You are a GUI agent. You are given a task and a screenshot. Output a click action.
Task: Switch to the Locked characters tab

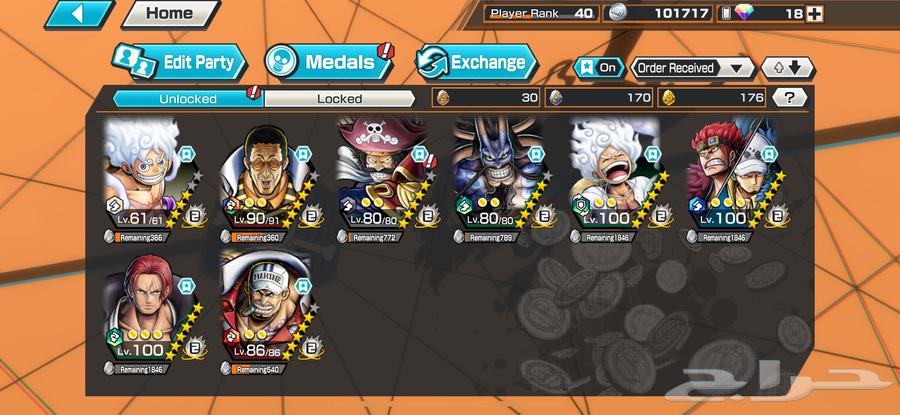tap(339, 98)
